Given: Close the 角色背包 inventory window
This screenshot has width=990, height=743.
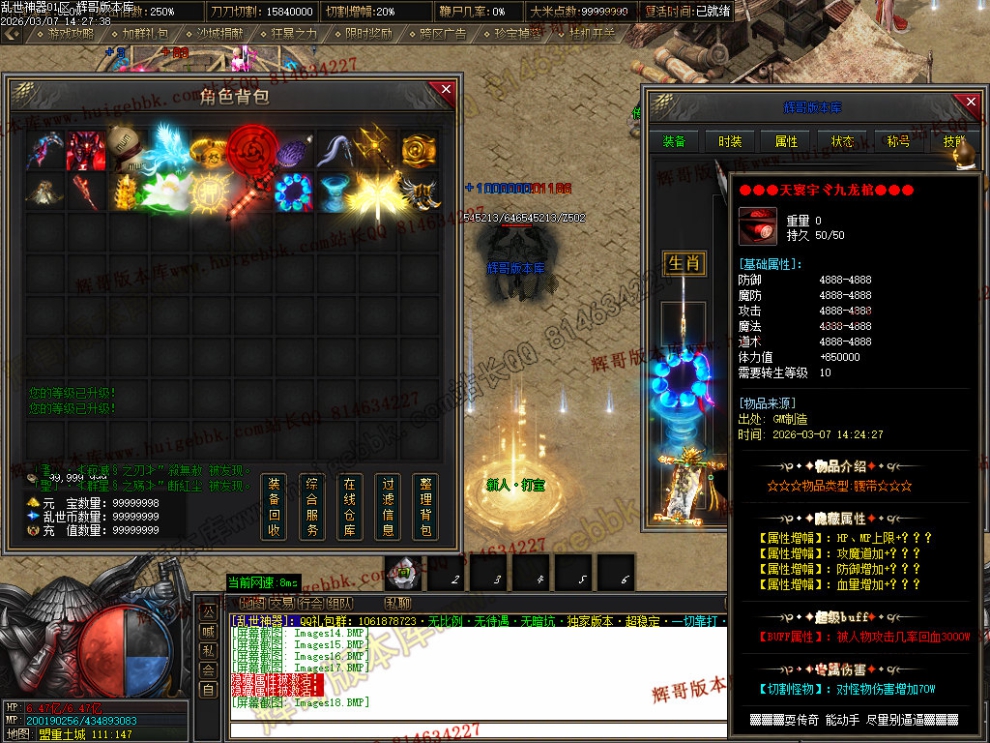Looking at the screenshot, I should click(x=446, y=90).
